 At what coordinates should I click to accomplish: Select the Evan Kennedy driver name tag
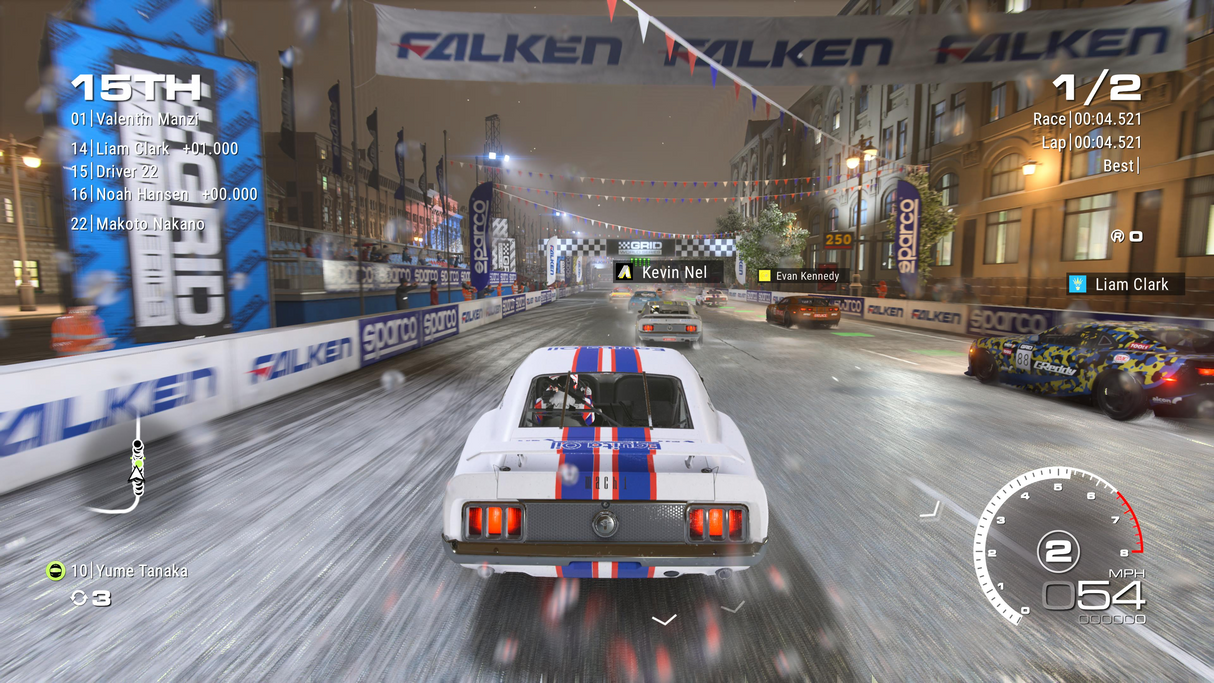tap(800, 276)
